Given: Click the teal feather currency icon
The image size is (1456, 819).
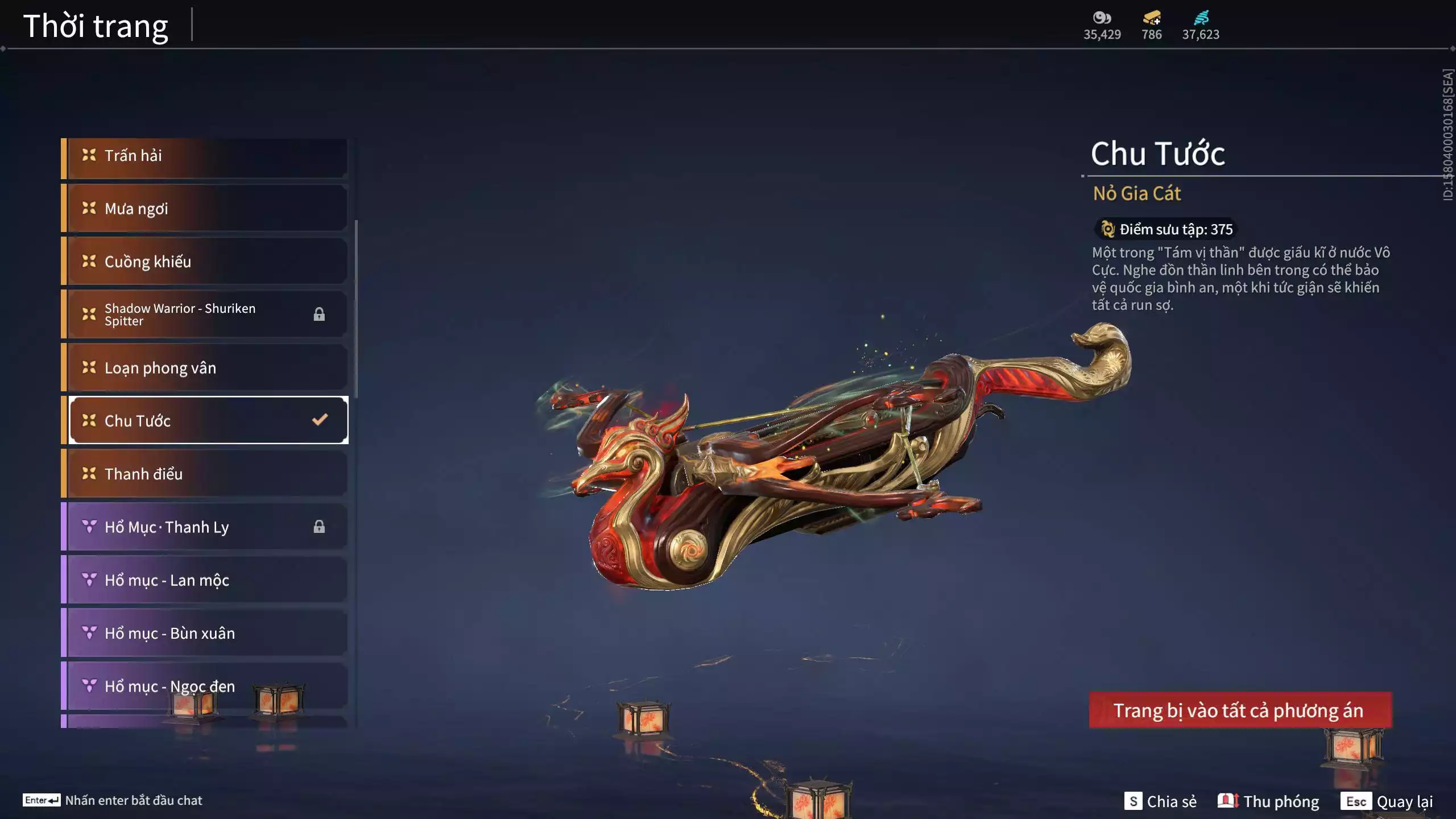Looking at the screenshot, I should click(x=1201, y=18).
